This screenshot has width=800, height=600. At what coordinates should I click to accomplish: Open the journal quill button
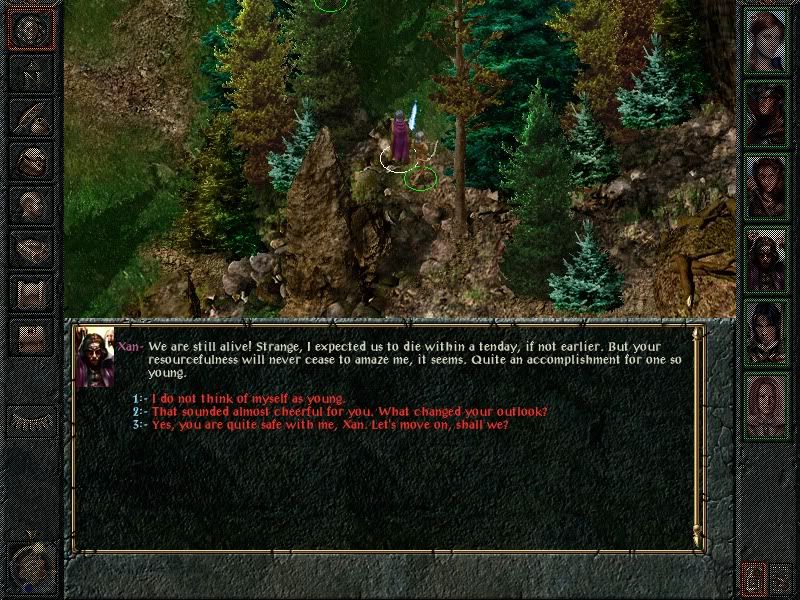click(31, 117)
